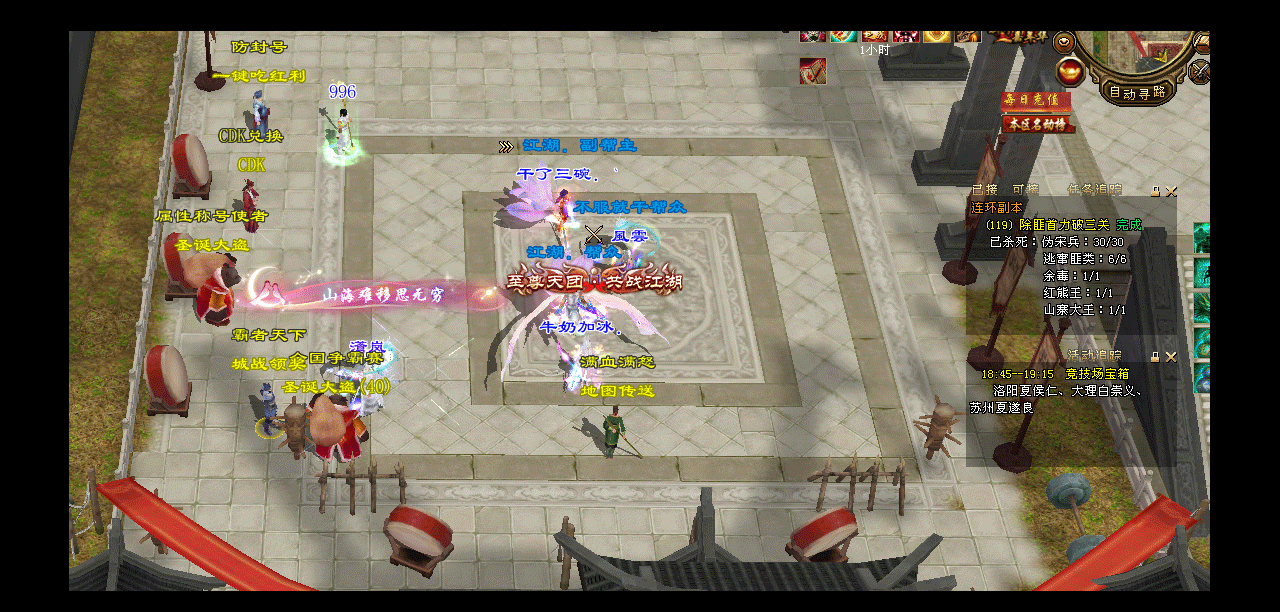The height and width of the screenshot is (612, 1280).
Task: Click the crossed-swords icon beside the minimap
Action: [1200, 71]
